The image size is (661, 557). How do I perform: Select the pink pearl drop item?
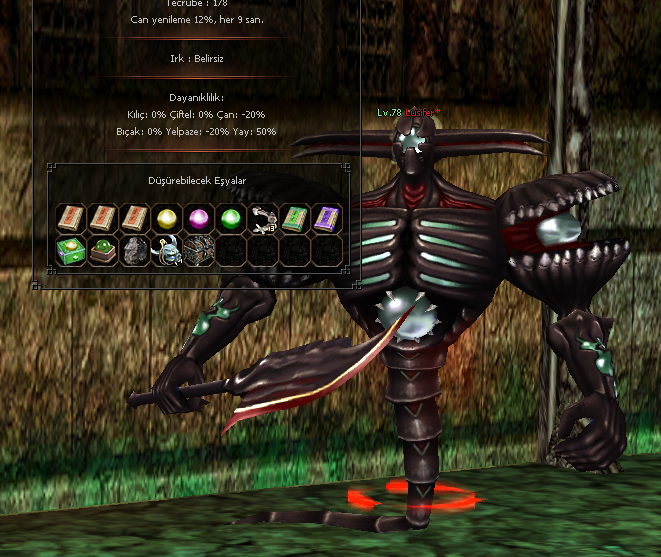click(199, 218)
